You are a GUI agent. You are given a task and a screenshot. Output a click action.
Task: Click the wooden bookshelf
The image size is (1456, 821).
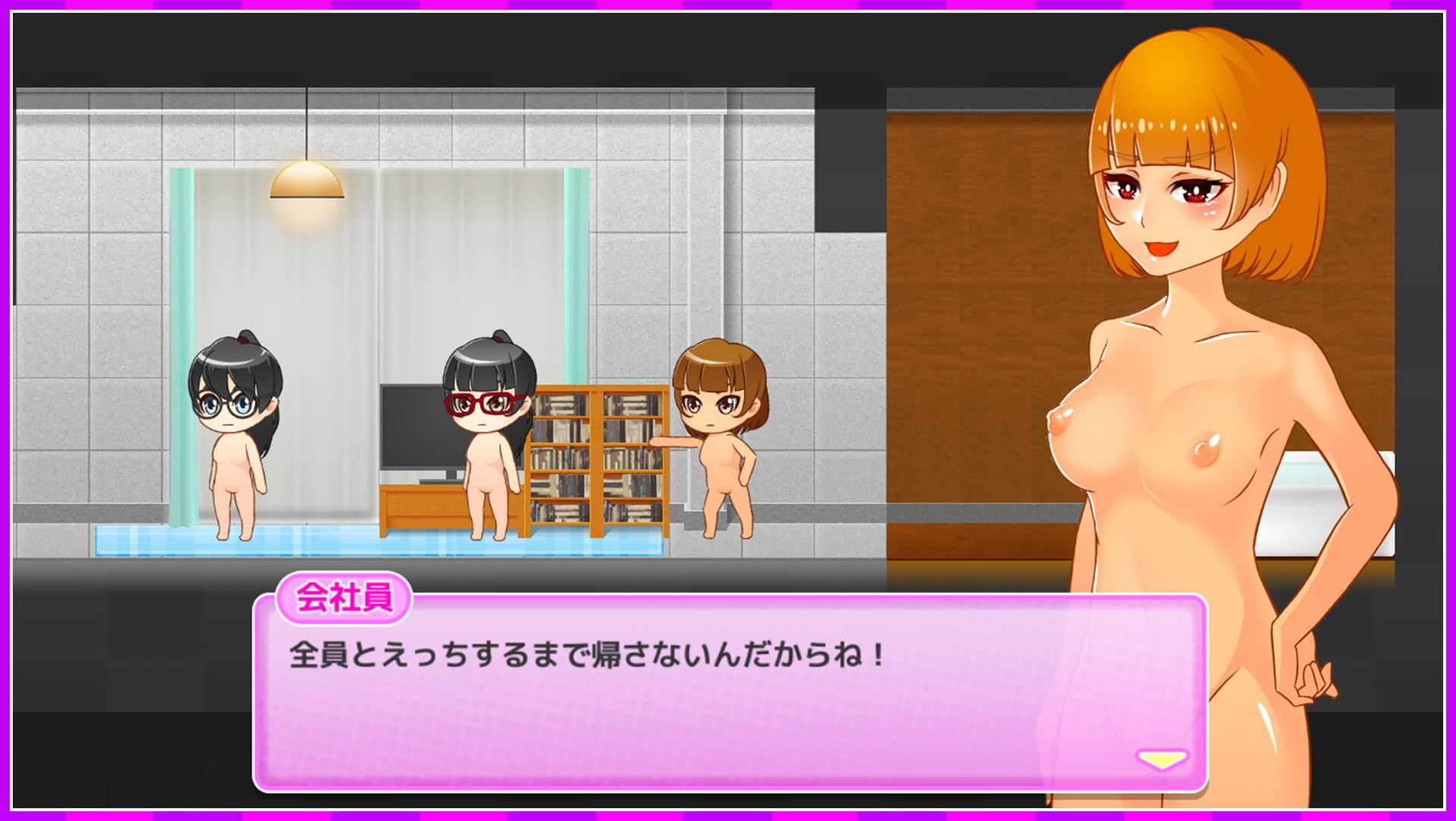[599, 455]
